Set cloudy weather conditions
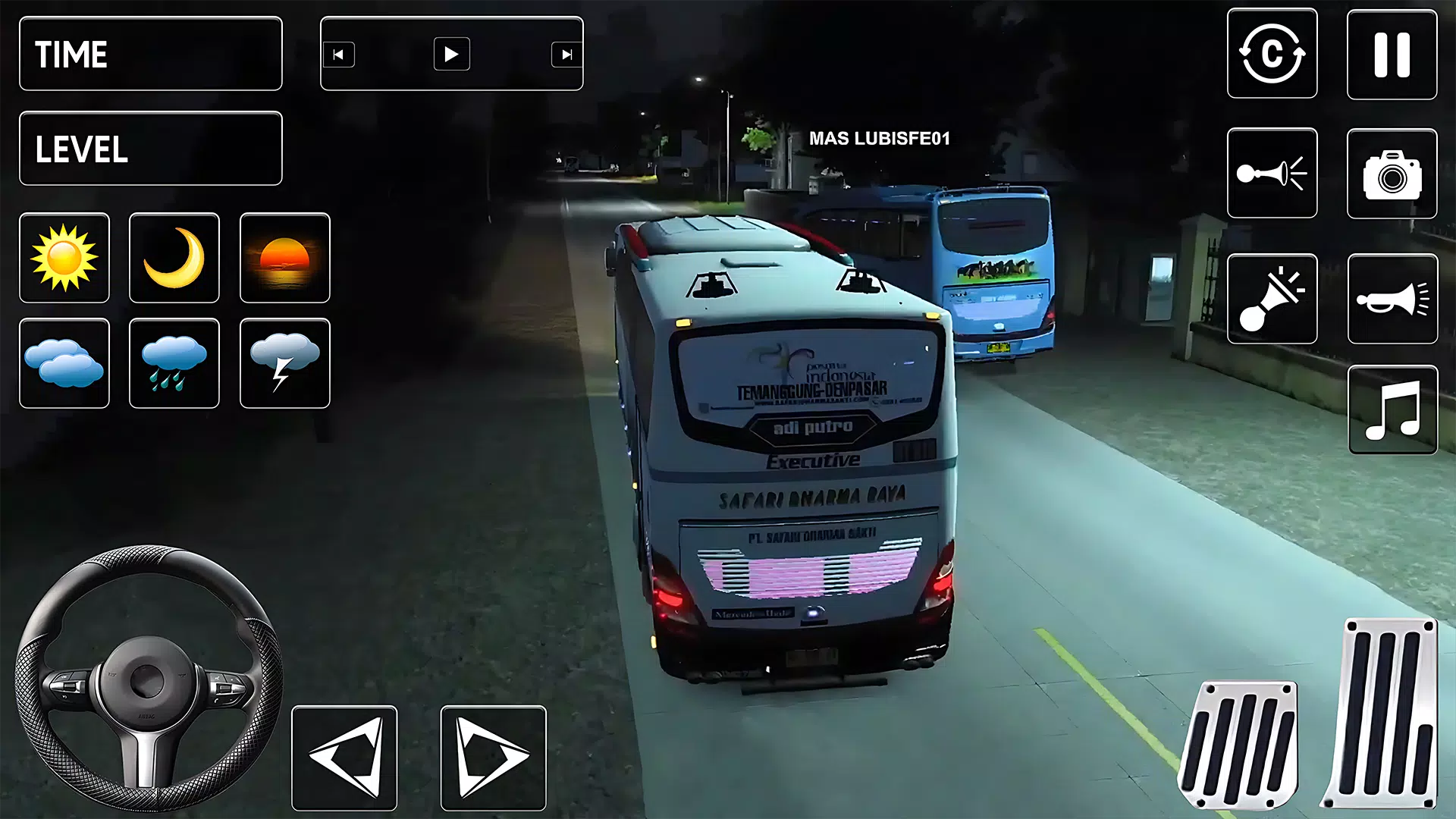1456x819 pixels. 64,362
